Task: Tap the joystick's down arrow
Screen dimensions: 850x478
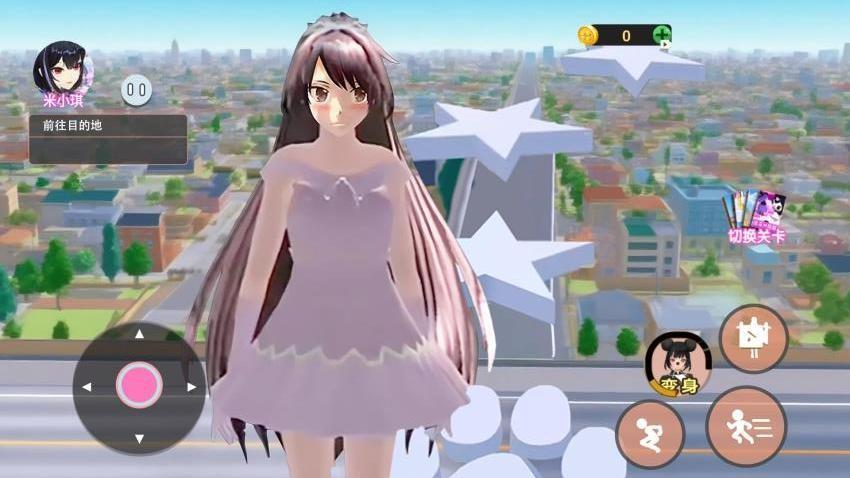Action: pyautogui.click(x=139, y=438)
